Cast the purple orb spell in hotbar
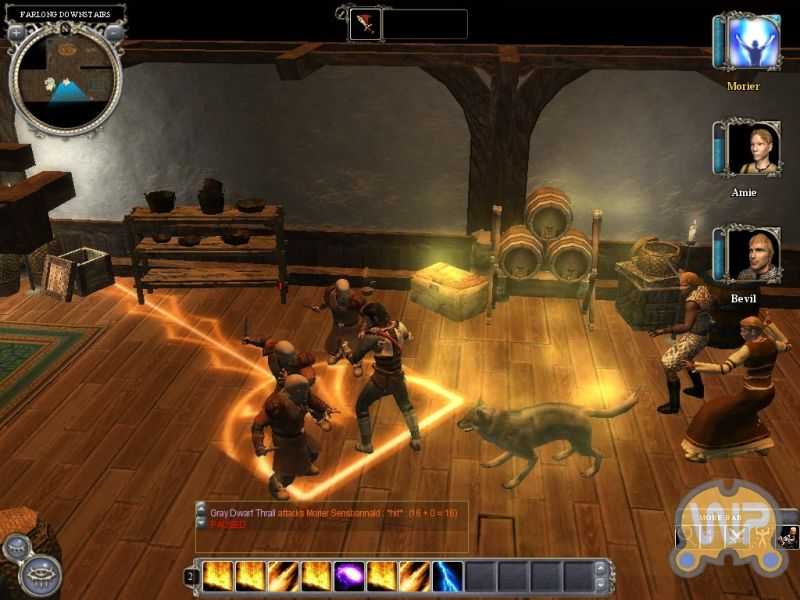800x600 pixels. coord(349,576)
